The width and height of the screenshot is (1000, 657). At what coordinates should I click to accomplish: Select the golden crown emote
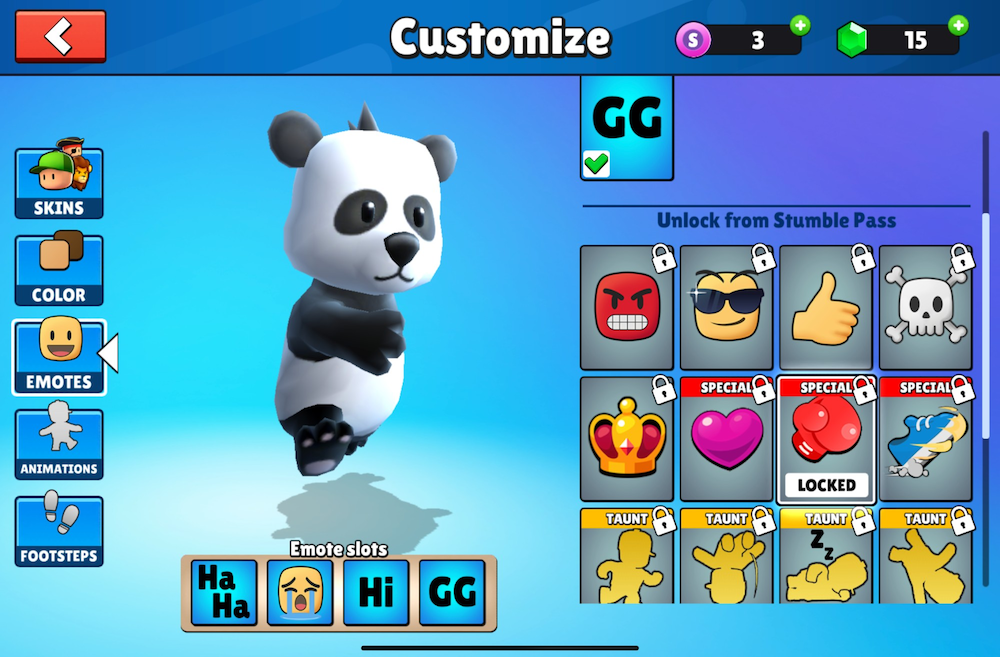[626, 440]
